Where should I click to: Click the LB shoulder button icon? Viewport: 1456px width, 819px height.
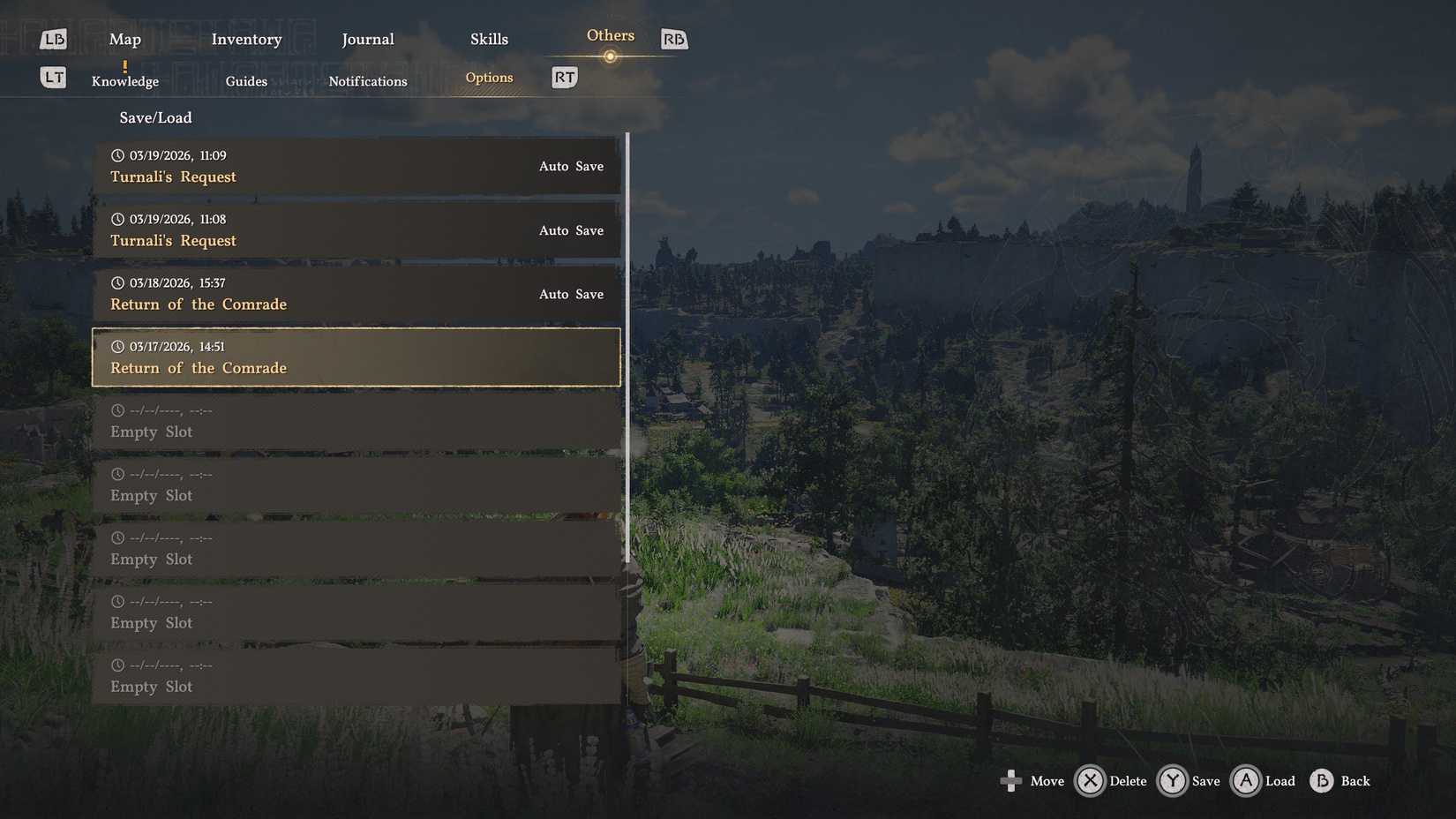pos(53,38)
